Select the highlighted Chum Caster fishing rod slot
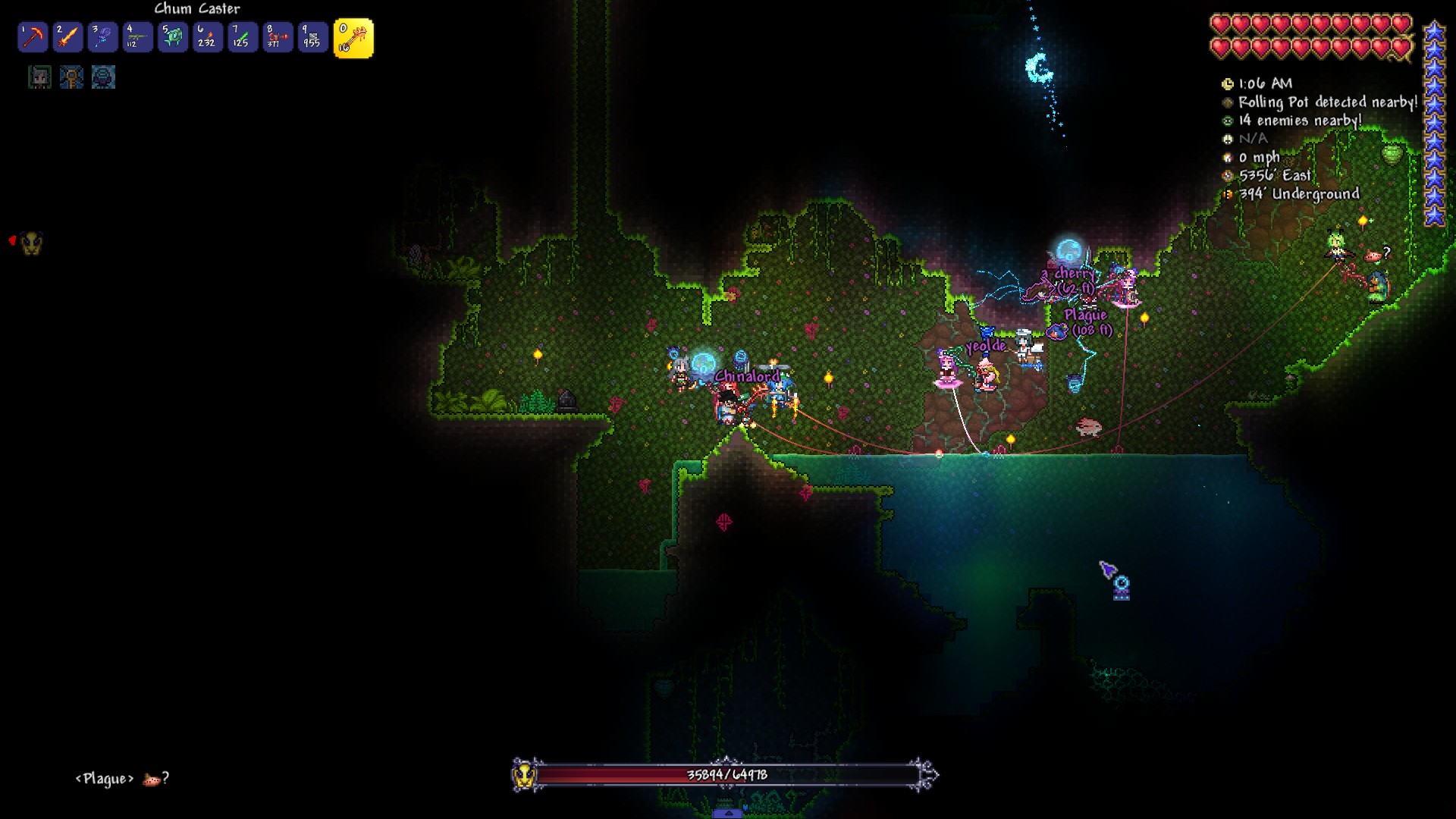The width and height of the screenshot is (1456, 819). click(x=353, y=39)
